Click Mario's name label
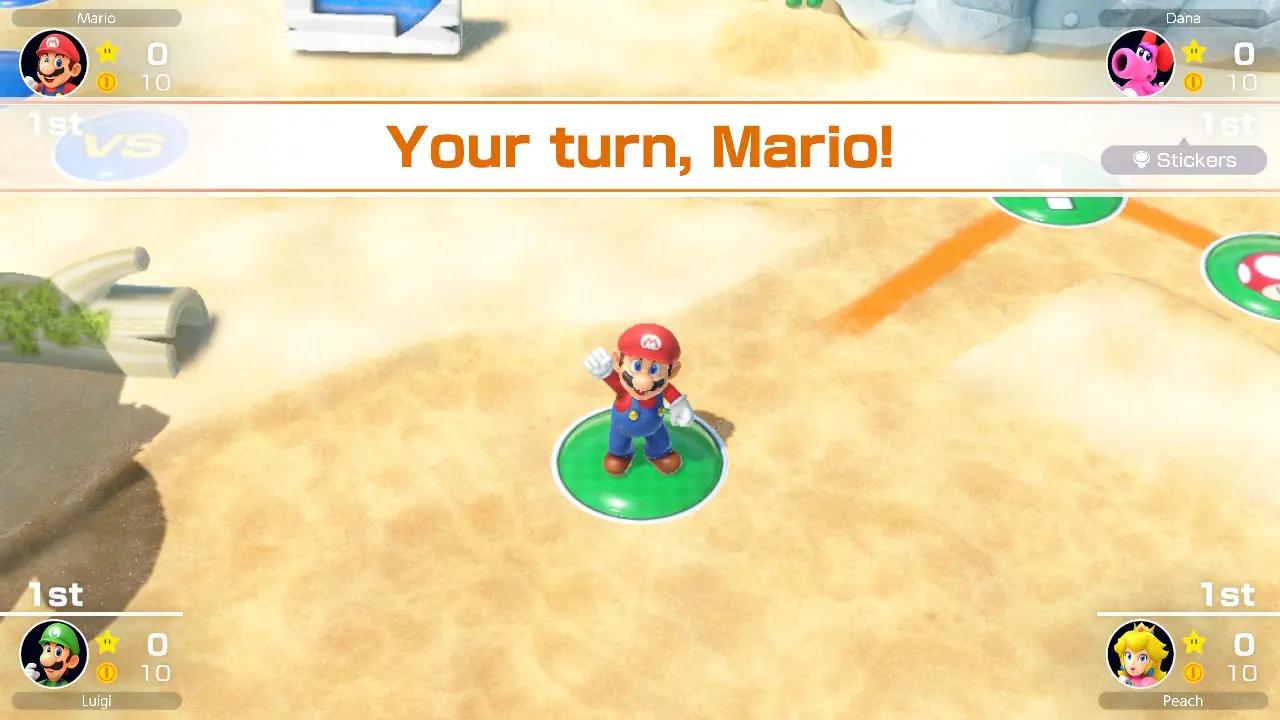 pos(95,17)
